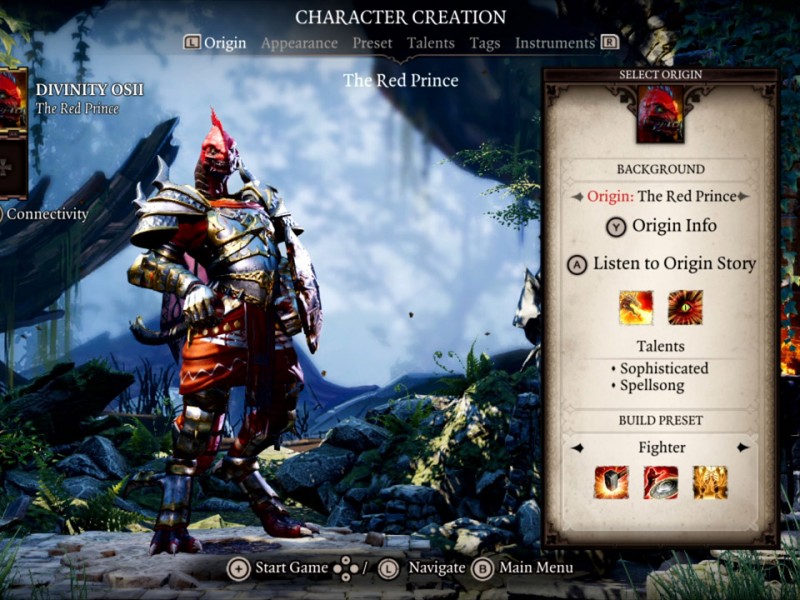Image resolution: width=800 pixels, height=600 pixels.
Task: Select the red eye skill icon
Action: tap(685, 308)
